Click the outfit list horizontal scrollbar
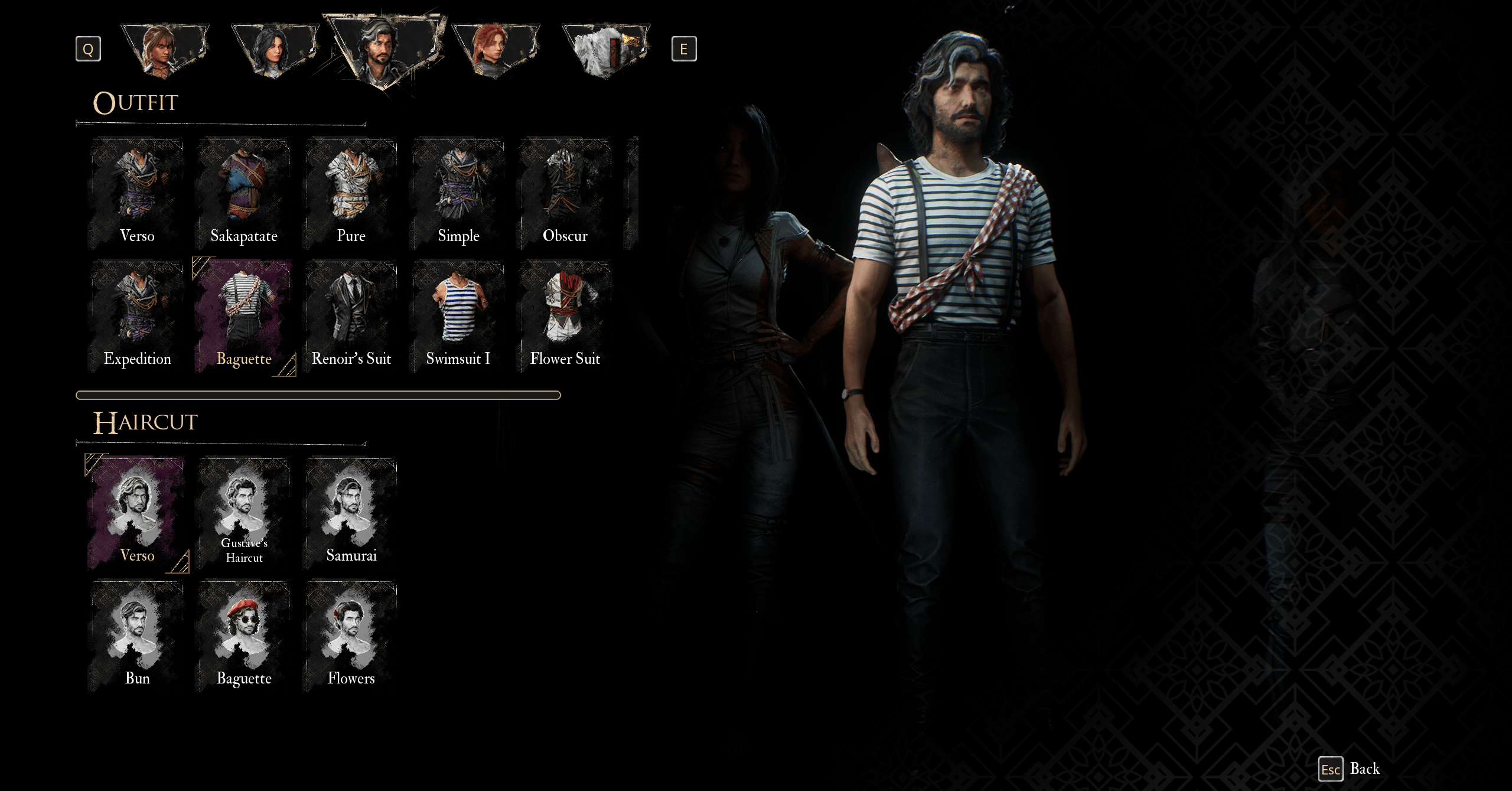The width and height of the screenshot is (1512, 791). tap(318, 395)
